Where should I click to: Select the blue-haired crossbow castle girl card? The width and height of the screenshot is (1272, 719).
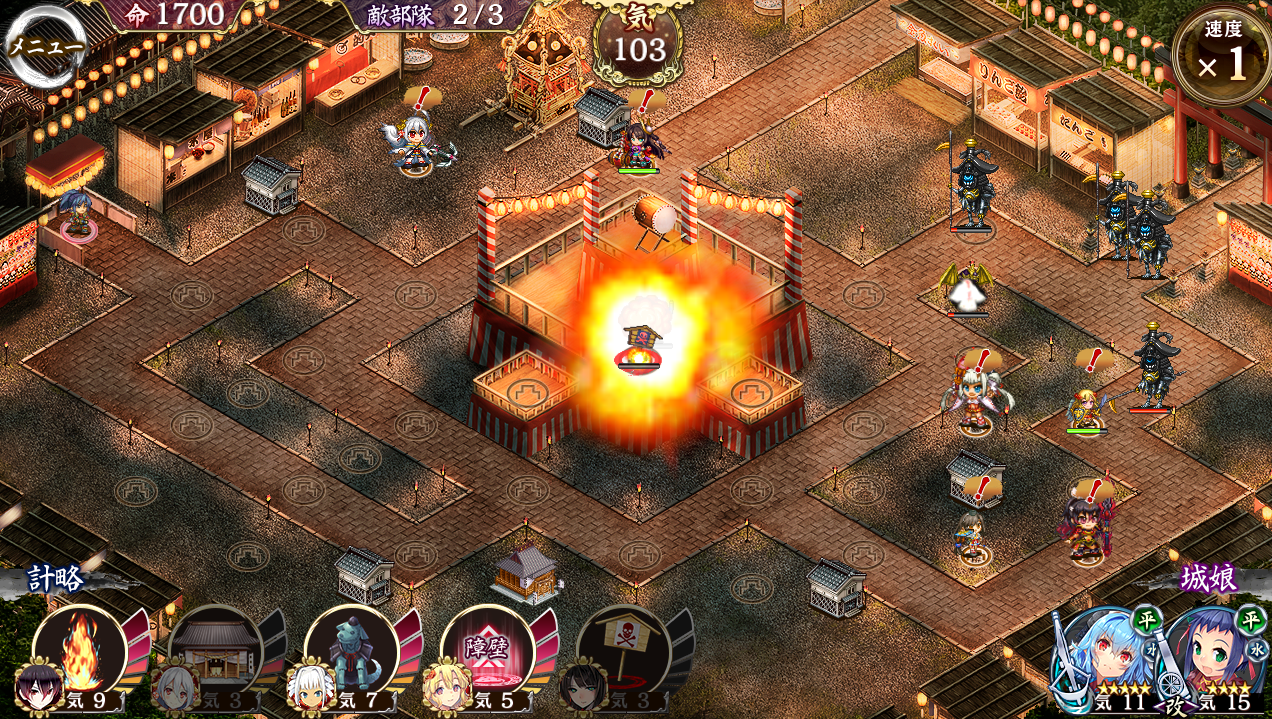pos(1106,660)
